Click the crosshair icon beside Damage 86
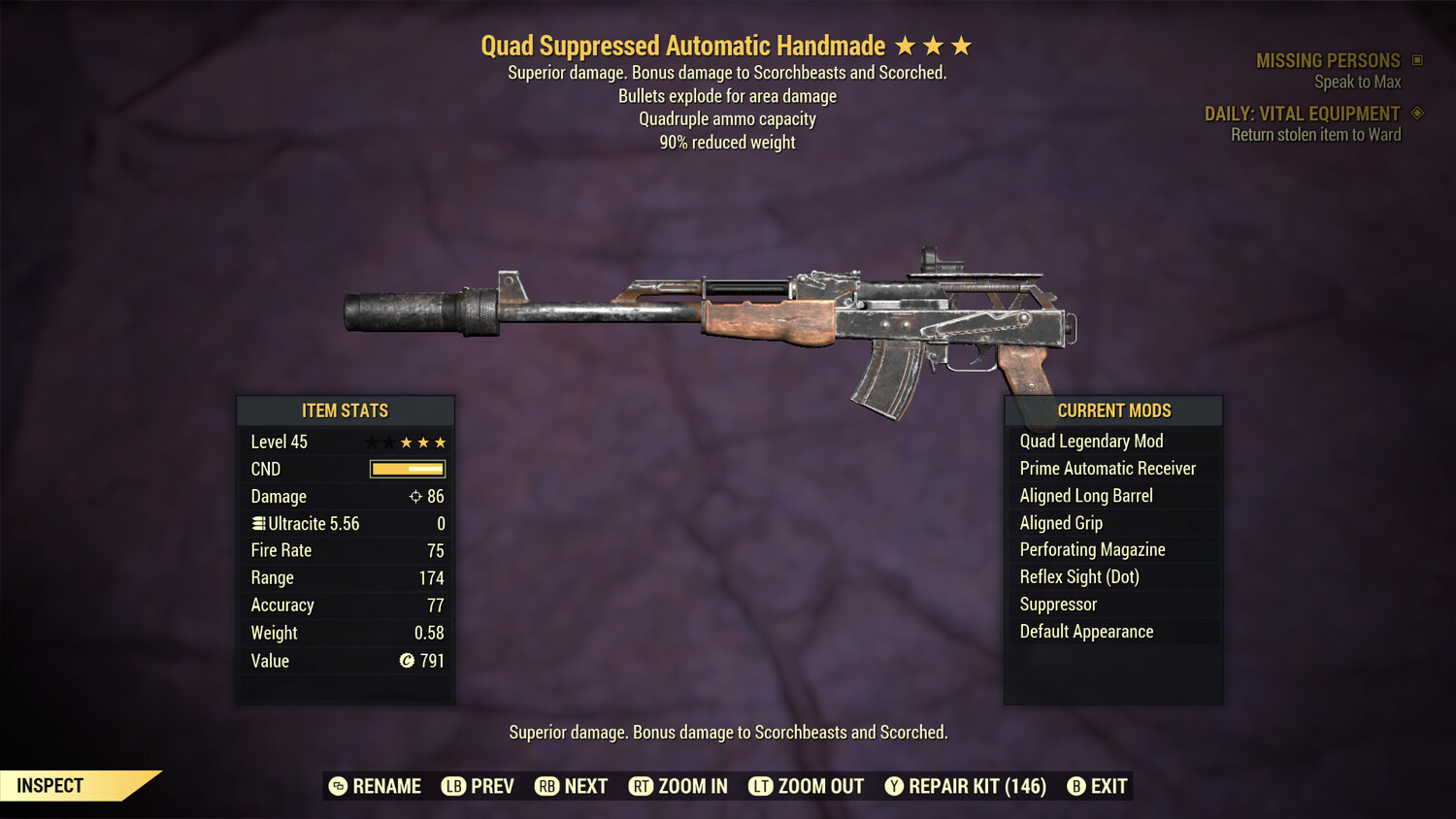 click(414, 496)
